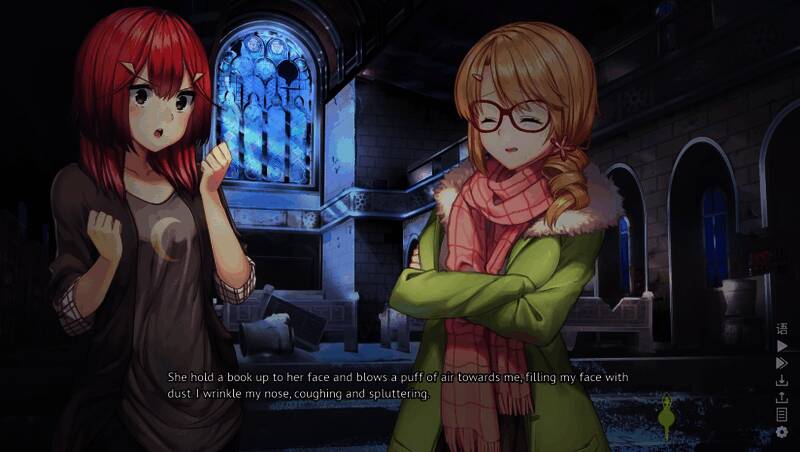
Task: Show the dialogue log page icon
Action: 782,414
